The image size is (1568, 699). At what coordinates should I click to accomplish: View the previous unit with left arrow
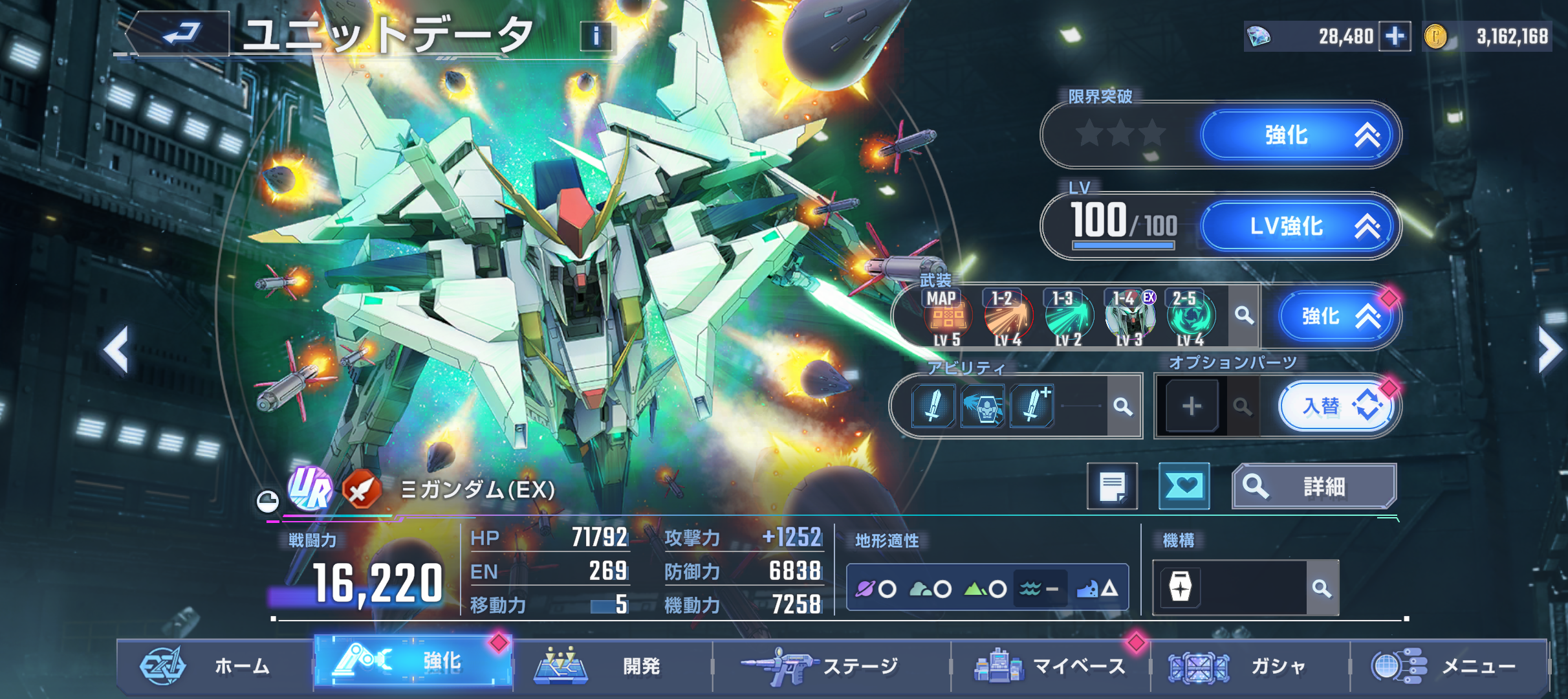pyautogui.click(x=116, y=350)
